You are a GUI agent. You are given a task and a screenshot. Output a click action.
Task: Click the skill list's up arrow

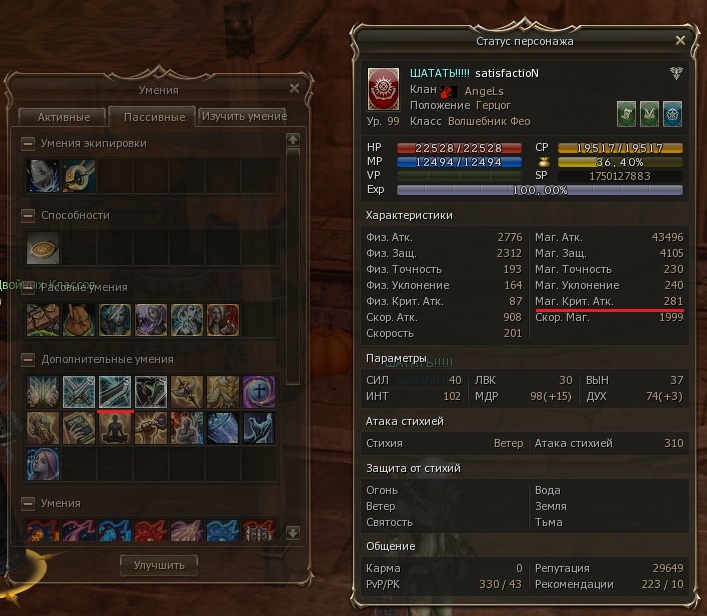(293, 140)
